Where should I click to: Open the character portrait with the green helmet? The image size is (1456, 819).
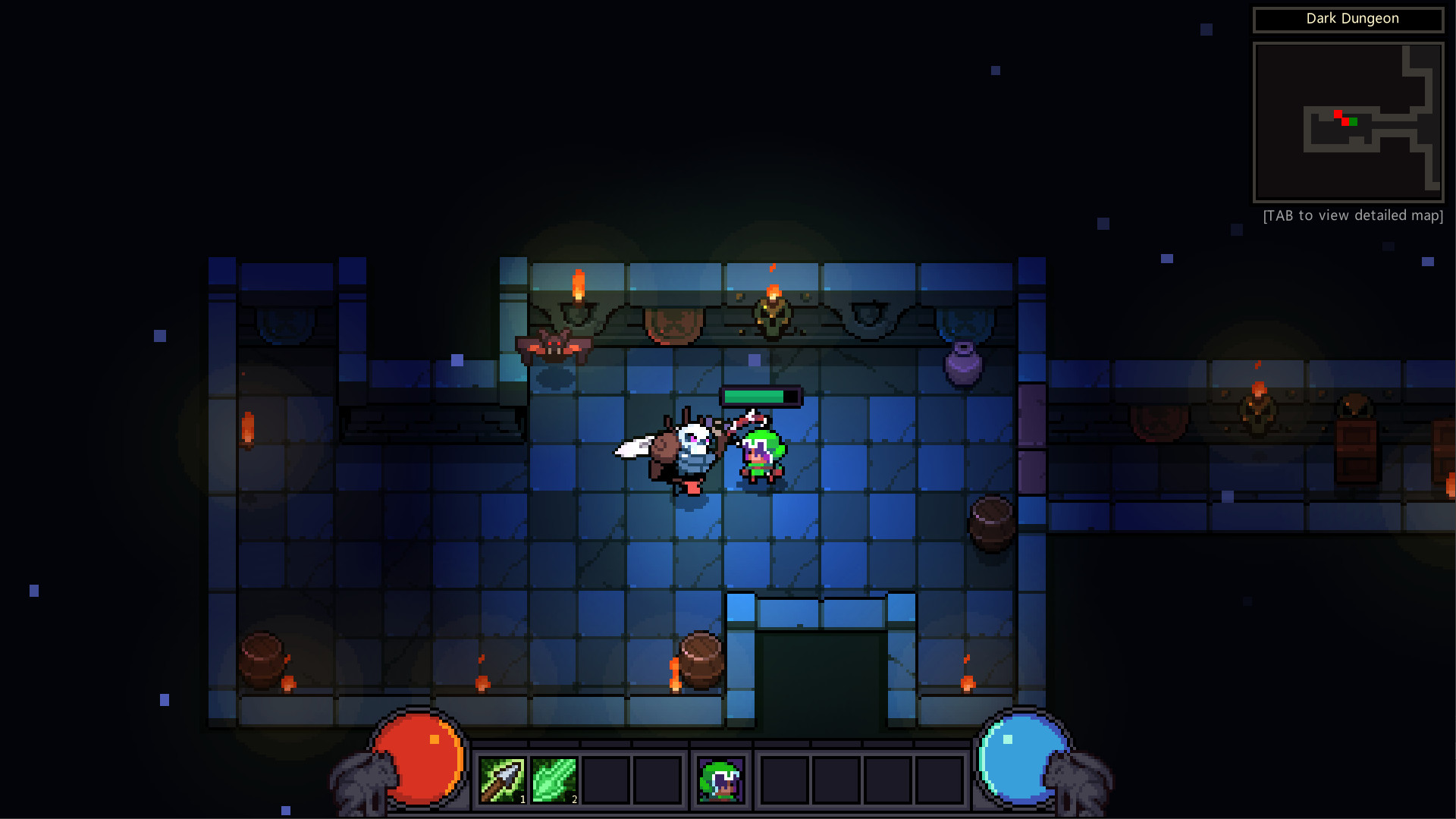coord(720,780)
